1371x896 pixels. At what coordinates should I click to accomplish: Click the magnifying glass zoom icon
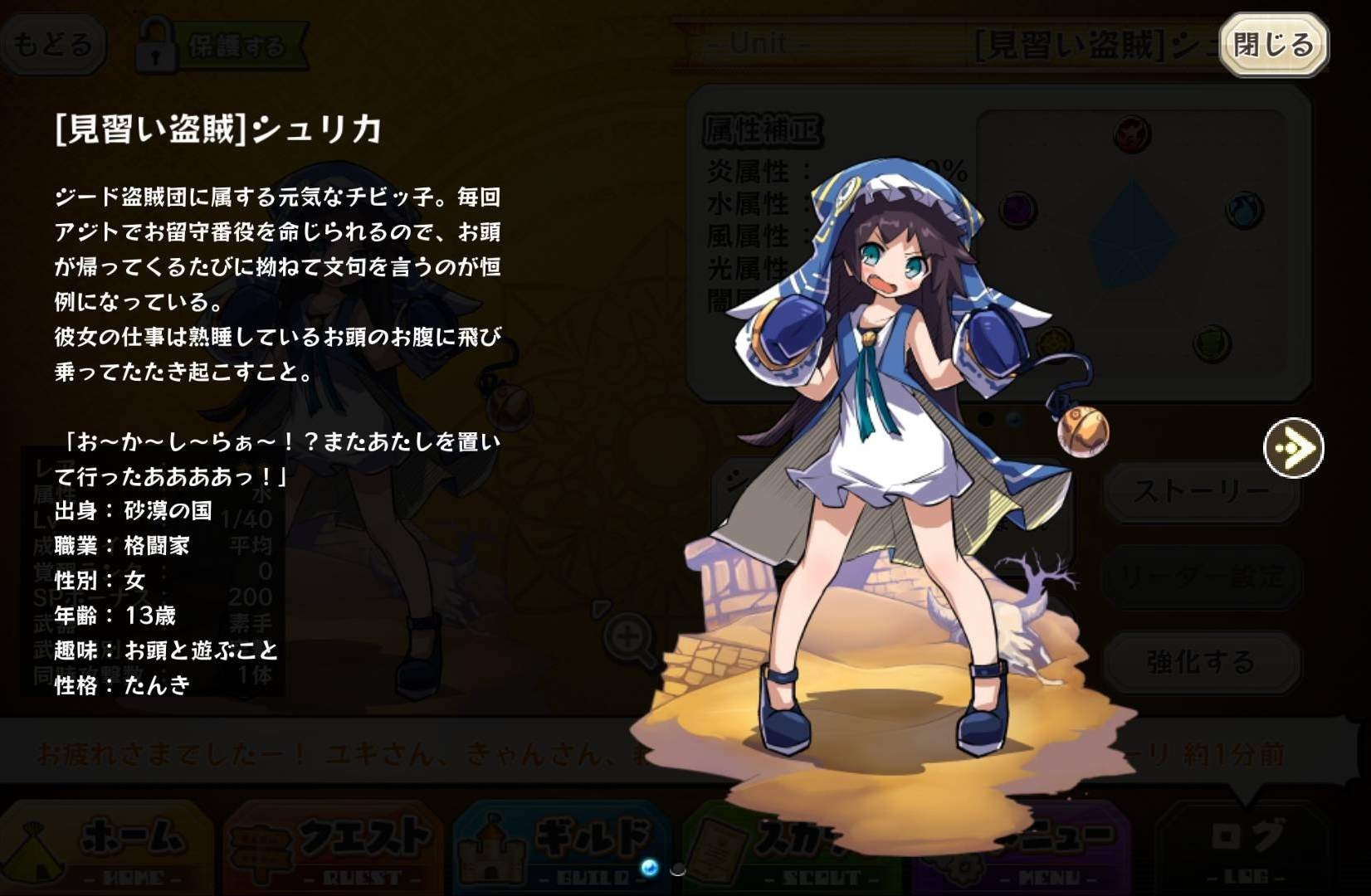click(628, 638)
